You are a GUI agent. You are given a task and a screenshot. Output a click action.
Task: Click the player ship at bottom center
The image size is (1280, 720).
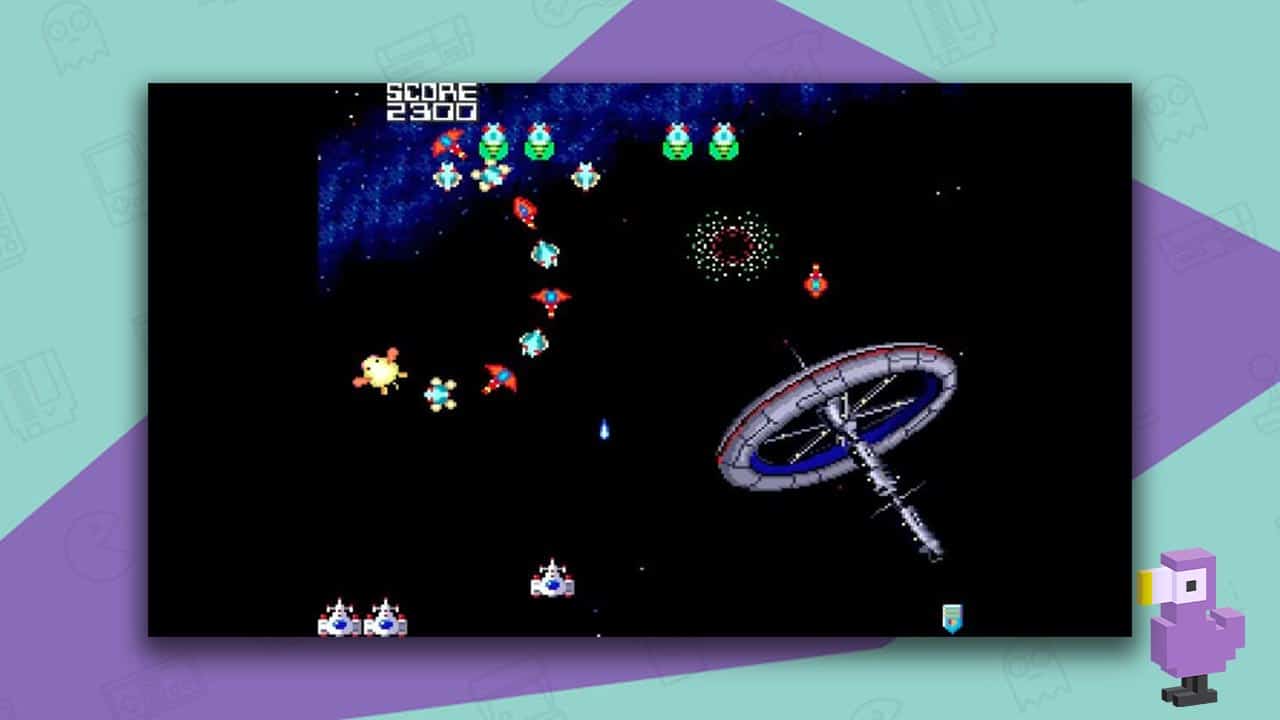(x=553, y=583)
